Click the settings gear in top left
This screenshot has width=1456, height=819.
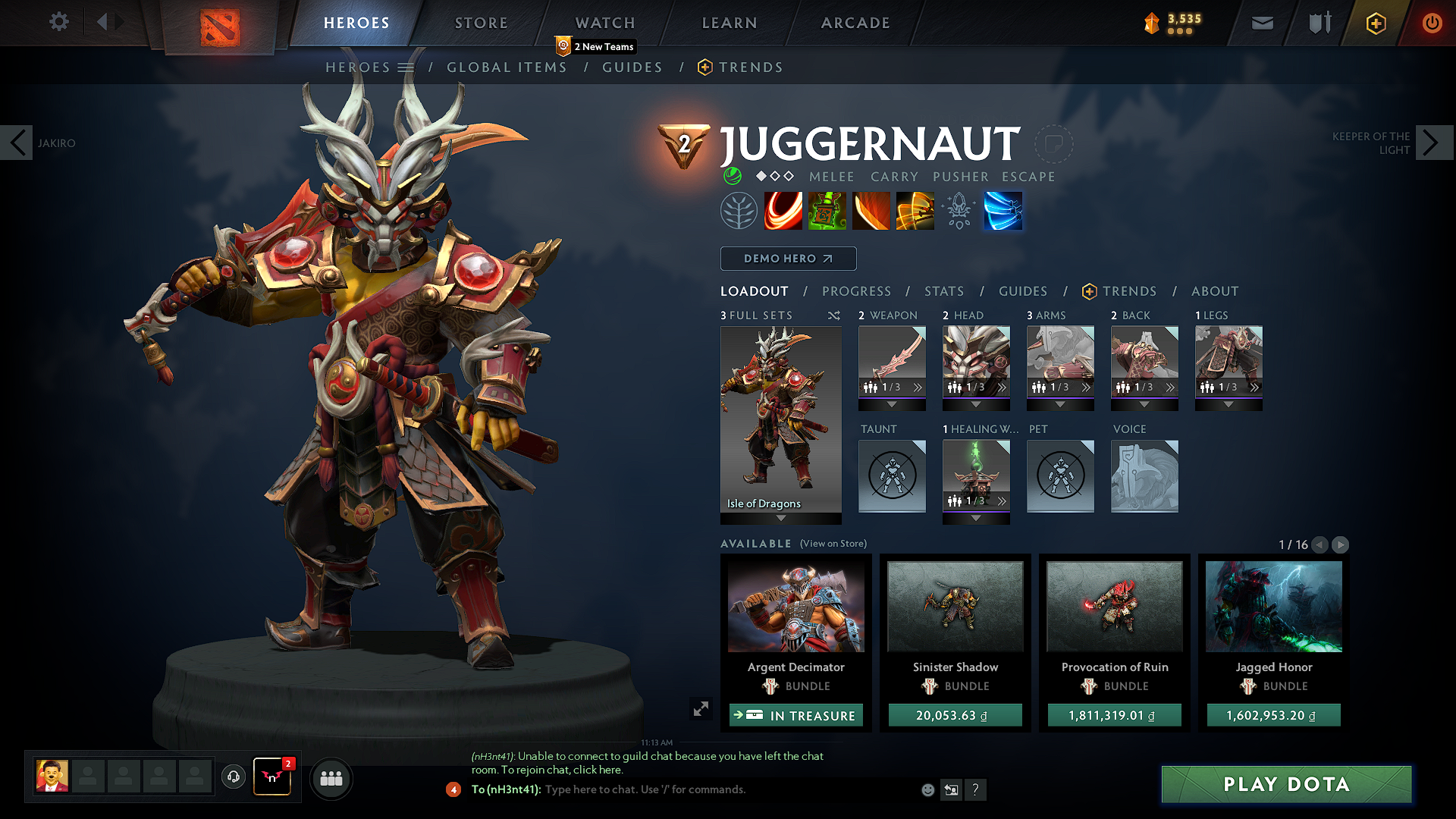pyautogui.click(x=58, y=21)
